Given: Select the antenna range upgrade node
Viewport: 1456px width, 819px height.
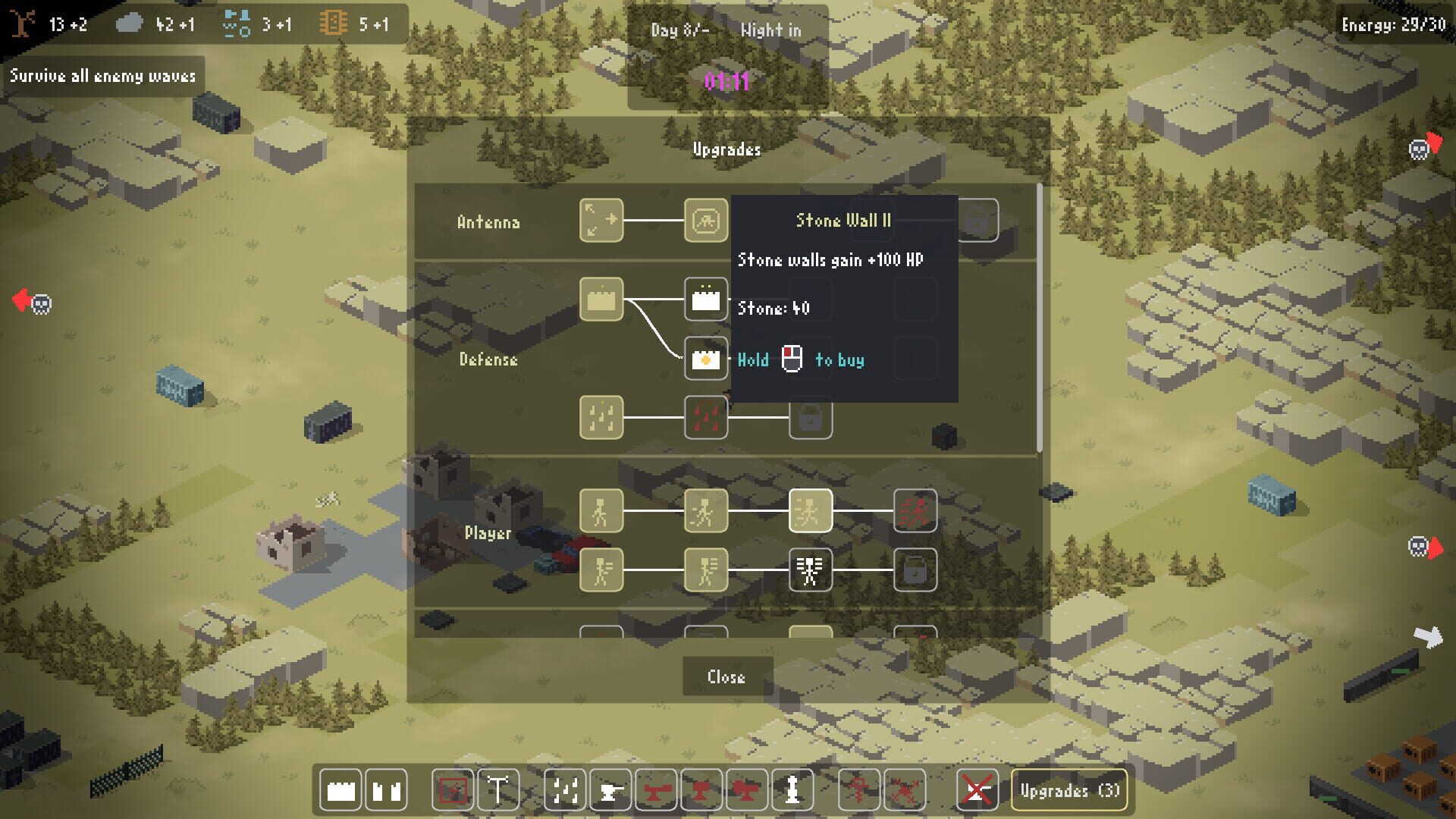Looking at the screenshot, I should point(601,221).
